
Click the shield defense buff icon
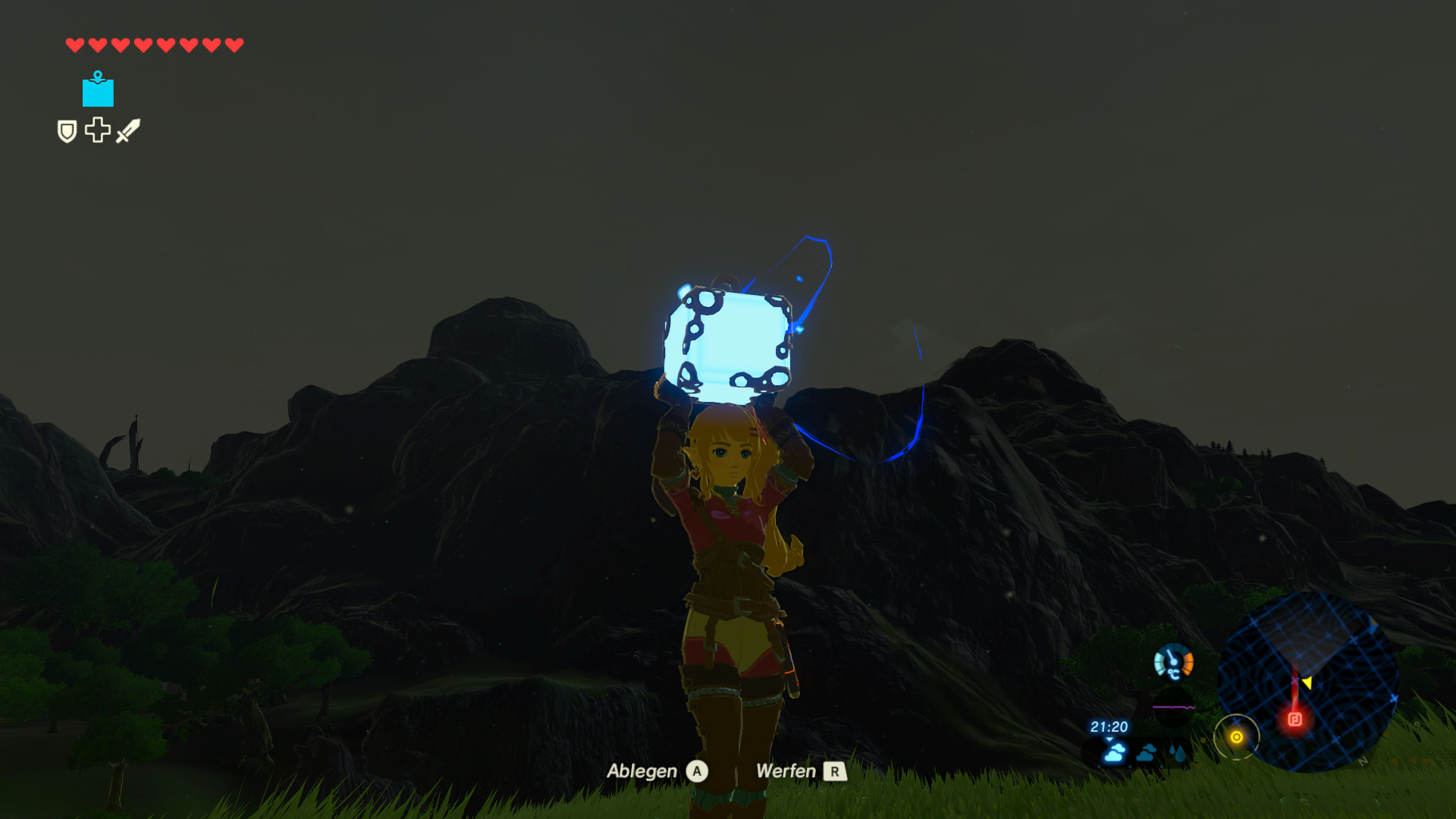[x=67, y=130]
